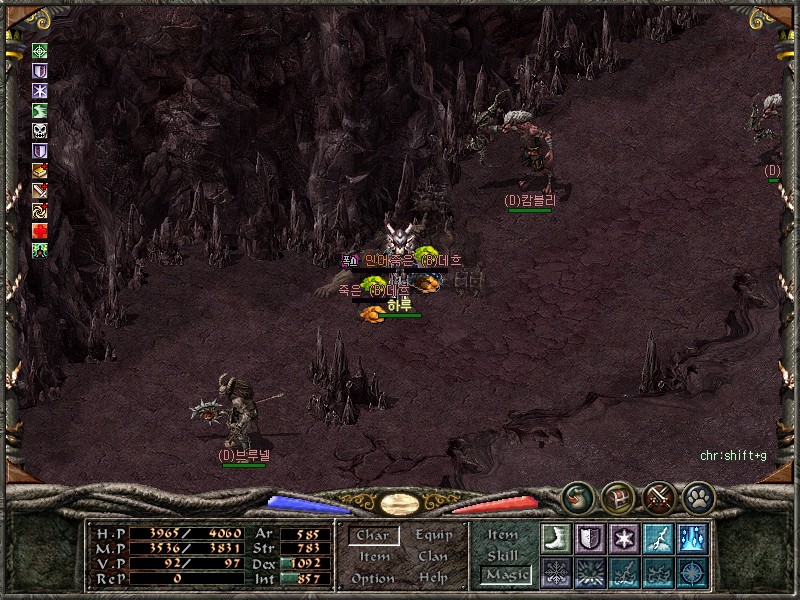Open the Equip menu
This screenshot has height=600, width=800.
[x=433, y=536]
